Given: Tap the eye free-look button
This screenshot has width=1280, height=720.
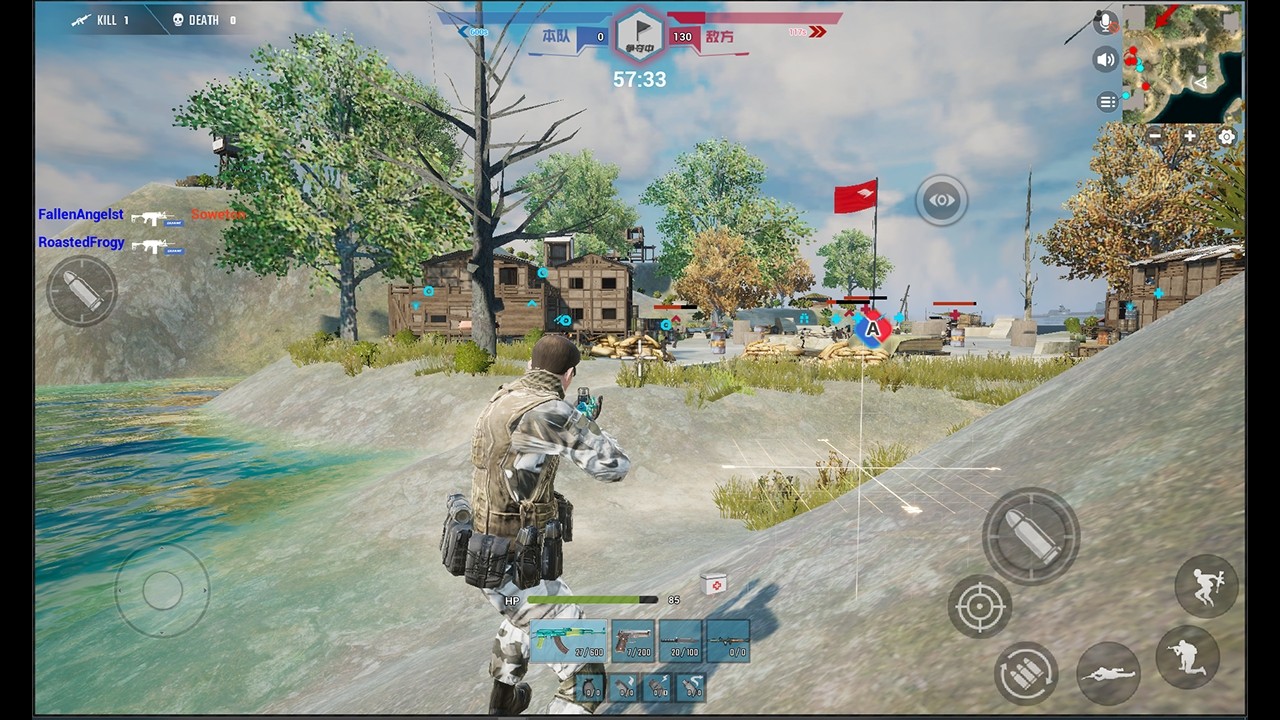Looking at the screenshot, I should tap(941, 200).
